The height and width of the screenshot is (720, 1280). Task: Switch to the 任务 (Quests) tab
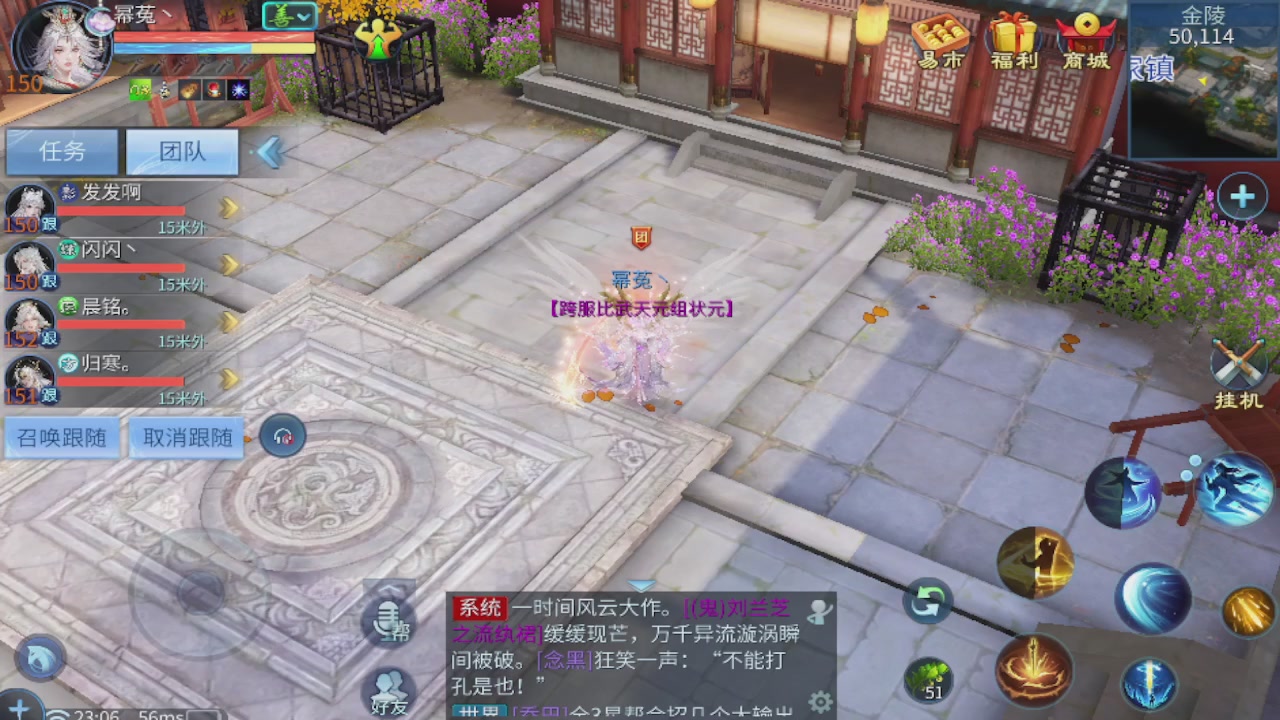[x=61, y=150]
